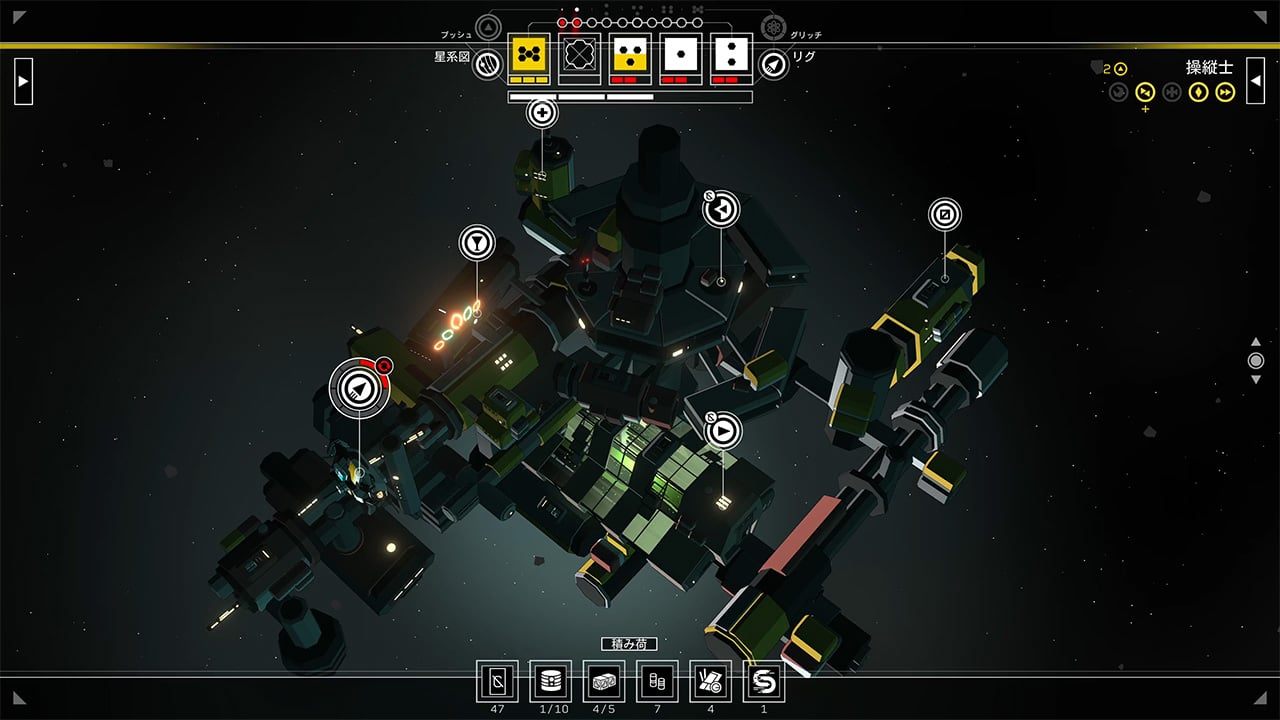
Task: Toggle the プッシュ push dice mode
Action: (487, 27)
